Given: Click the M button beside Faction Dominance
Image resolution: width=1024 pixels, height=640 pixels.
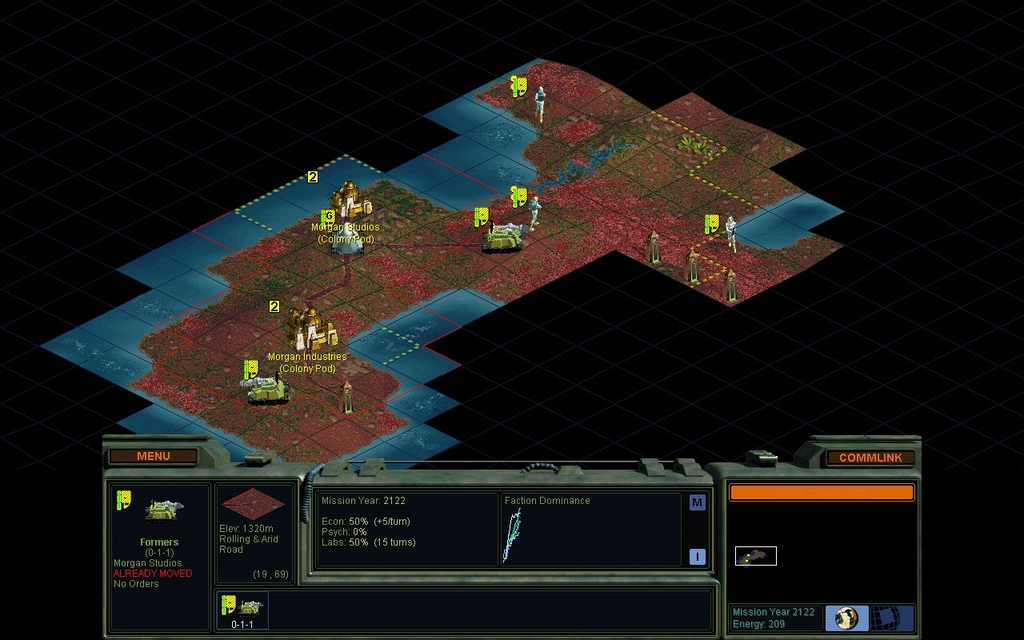Looking at the screenshot, I should coord(697,502).
